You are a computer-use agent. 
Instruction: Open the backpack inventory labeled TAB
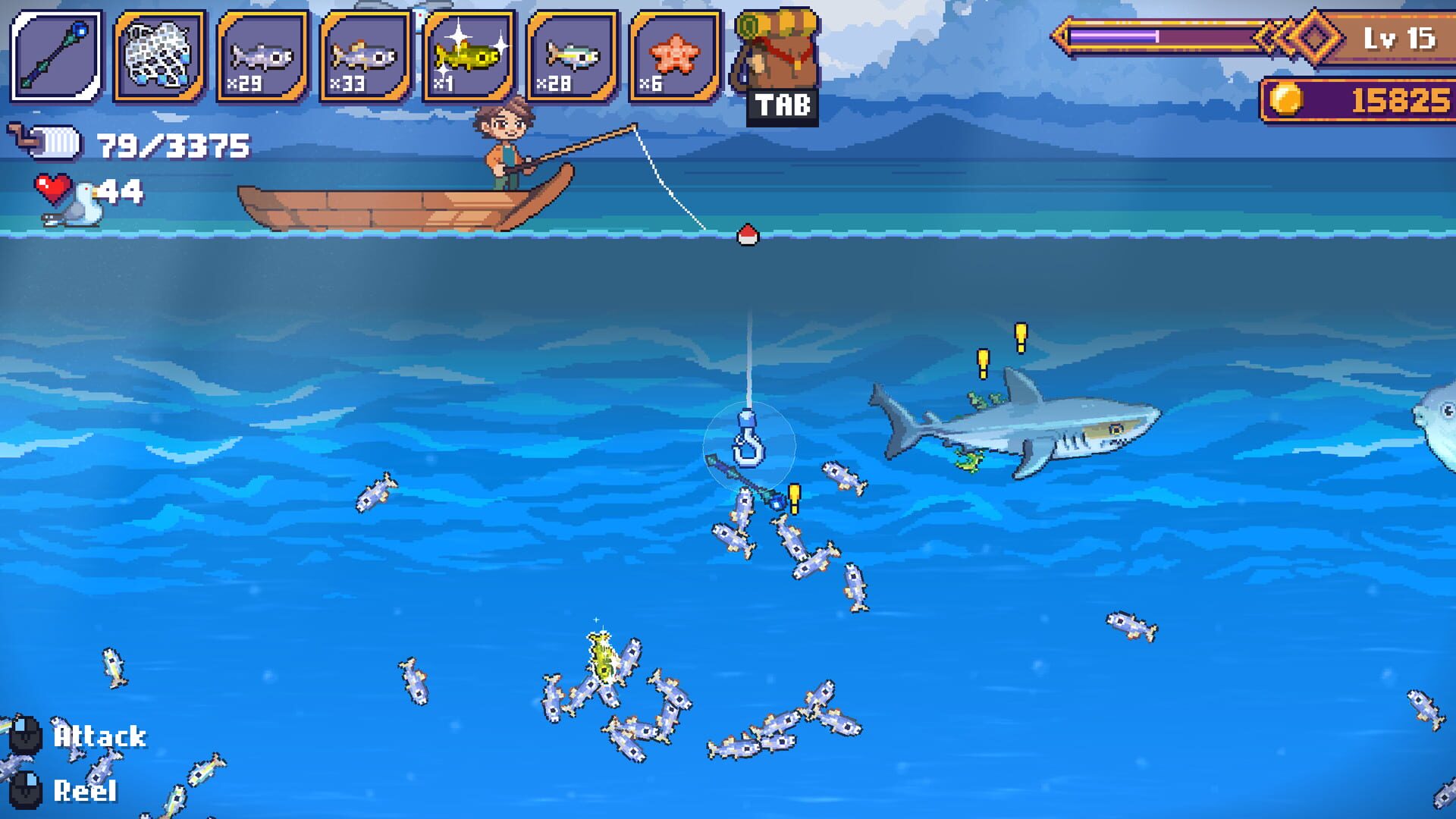[775, 57]
